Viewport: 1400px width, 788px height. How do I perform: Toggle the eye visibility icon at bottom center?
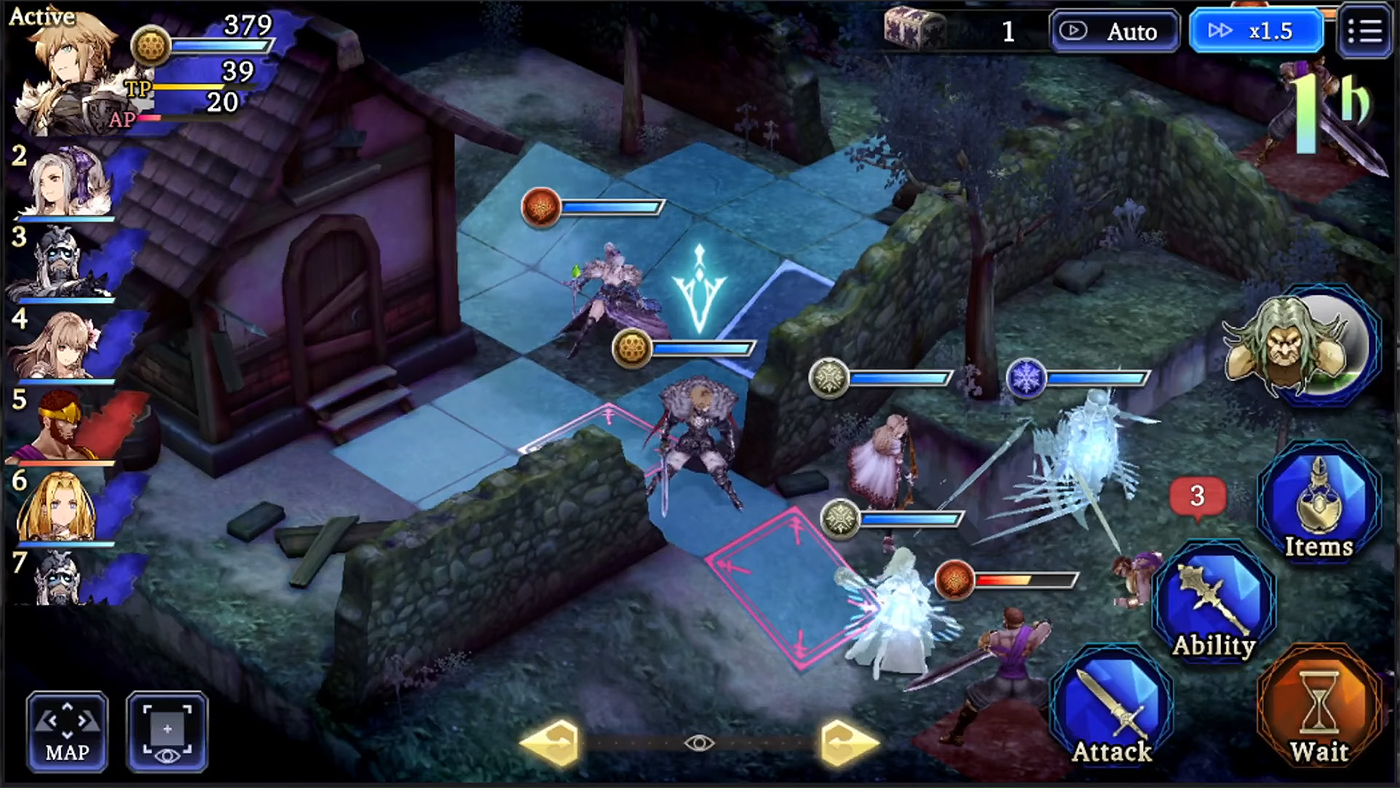pos(699,742)
